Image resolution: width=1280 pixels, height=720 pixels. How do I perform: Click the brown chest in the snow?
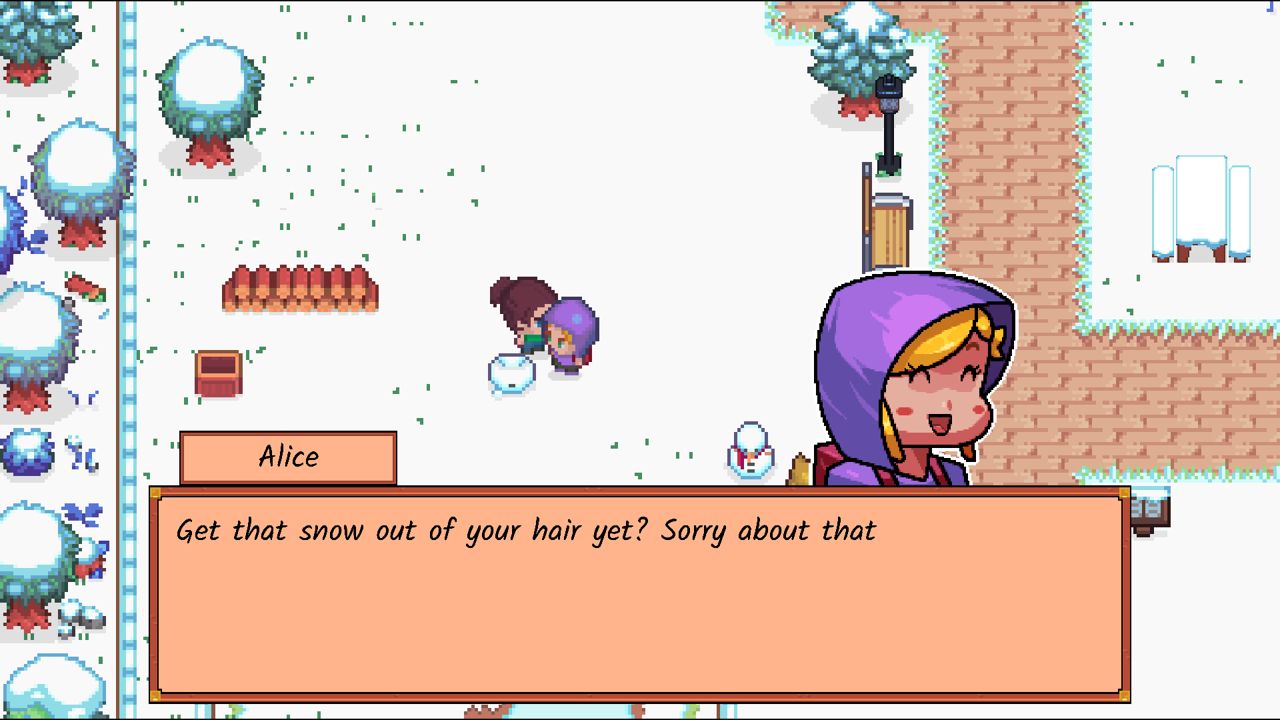point(218,370)
